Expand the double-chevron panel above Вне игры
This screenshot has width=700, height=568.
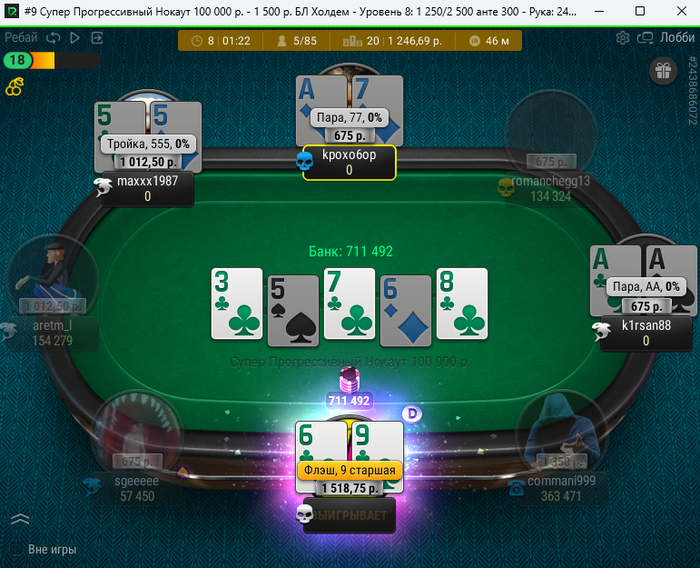click(20, 519)
